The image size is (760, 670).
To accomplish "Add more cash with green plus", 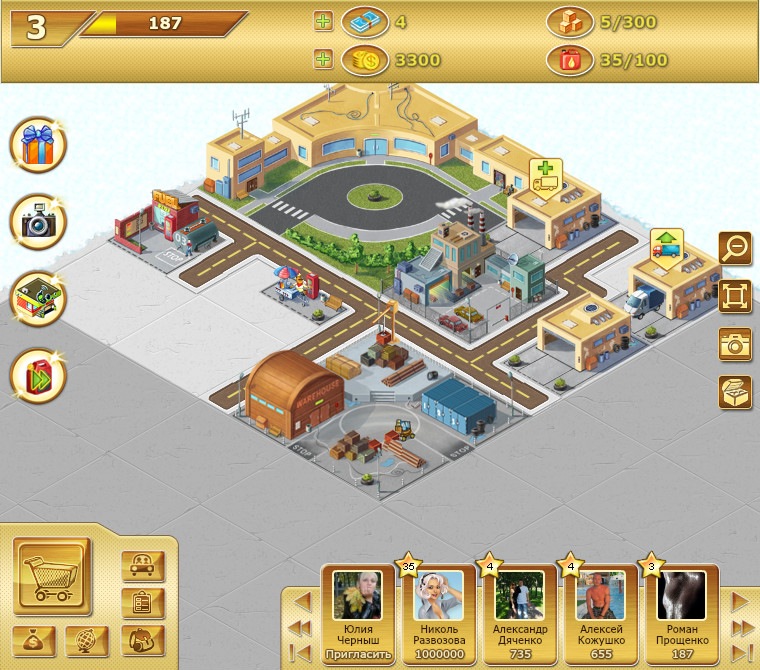I will 323,23.
